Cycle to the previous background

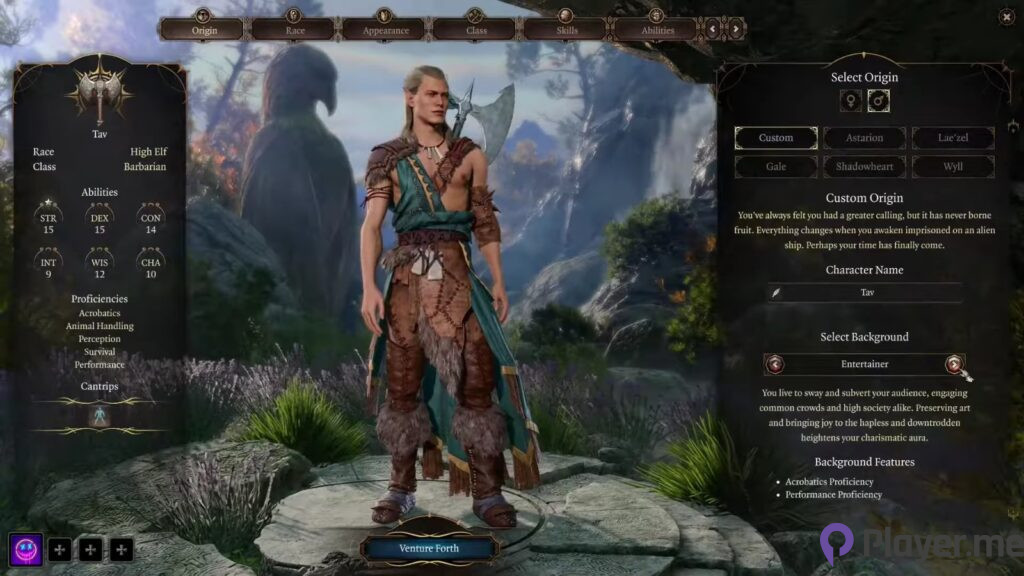(775, 364)
